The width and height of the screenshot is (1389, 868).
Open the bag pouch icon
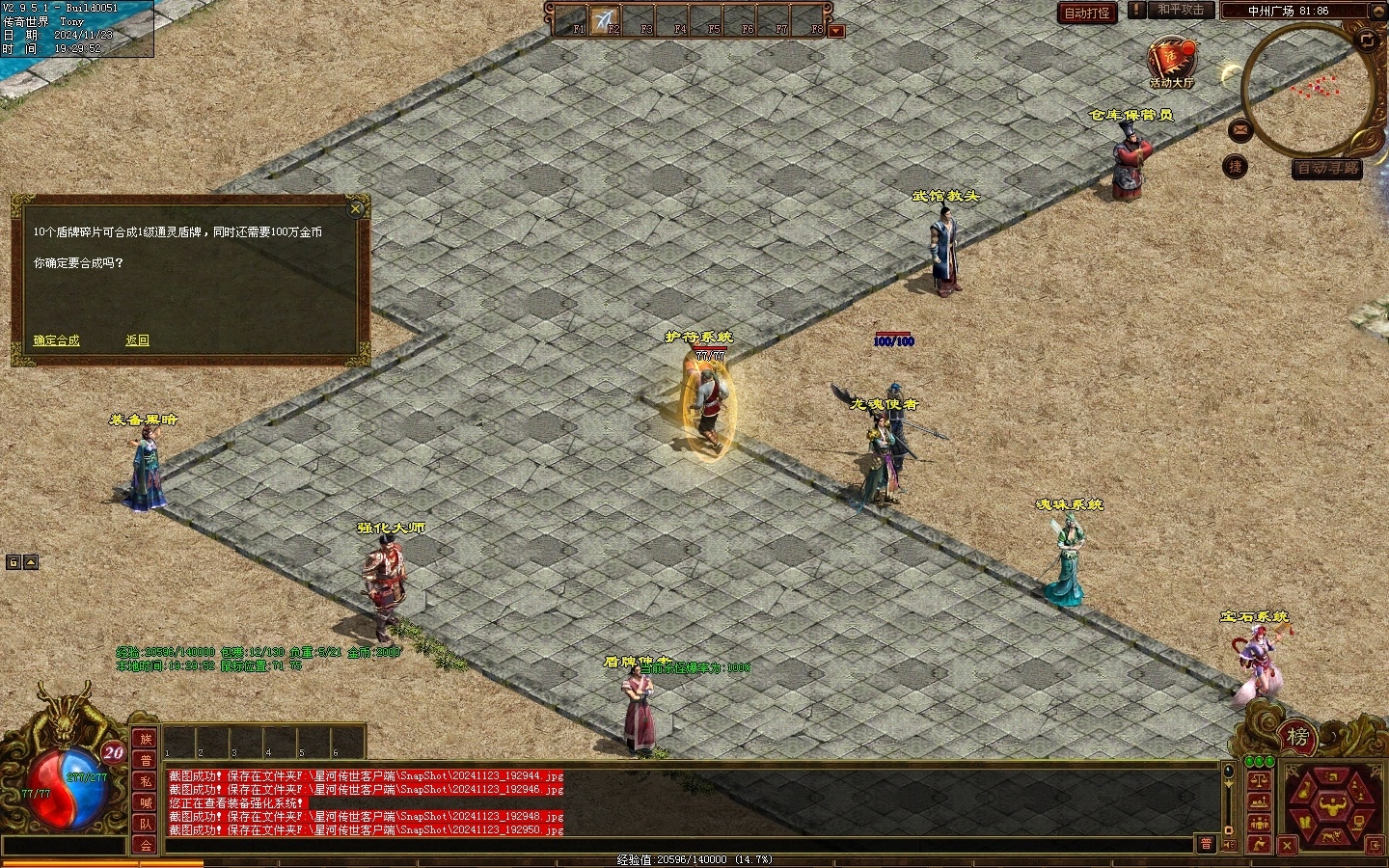1303,790
